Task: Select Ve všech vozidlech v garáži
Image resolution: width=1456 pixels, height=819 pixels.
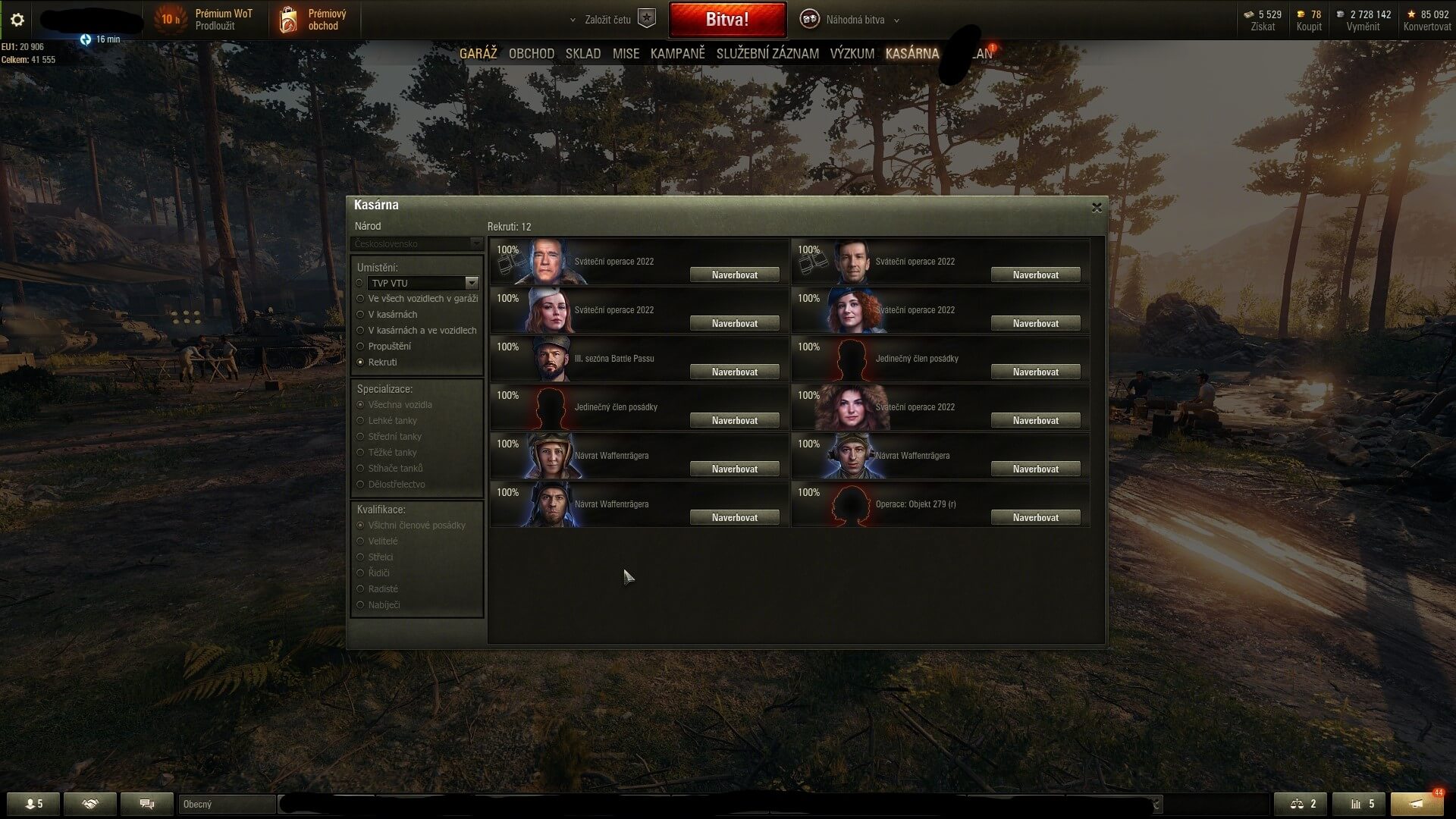Action: pos(360,299)
